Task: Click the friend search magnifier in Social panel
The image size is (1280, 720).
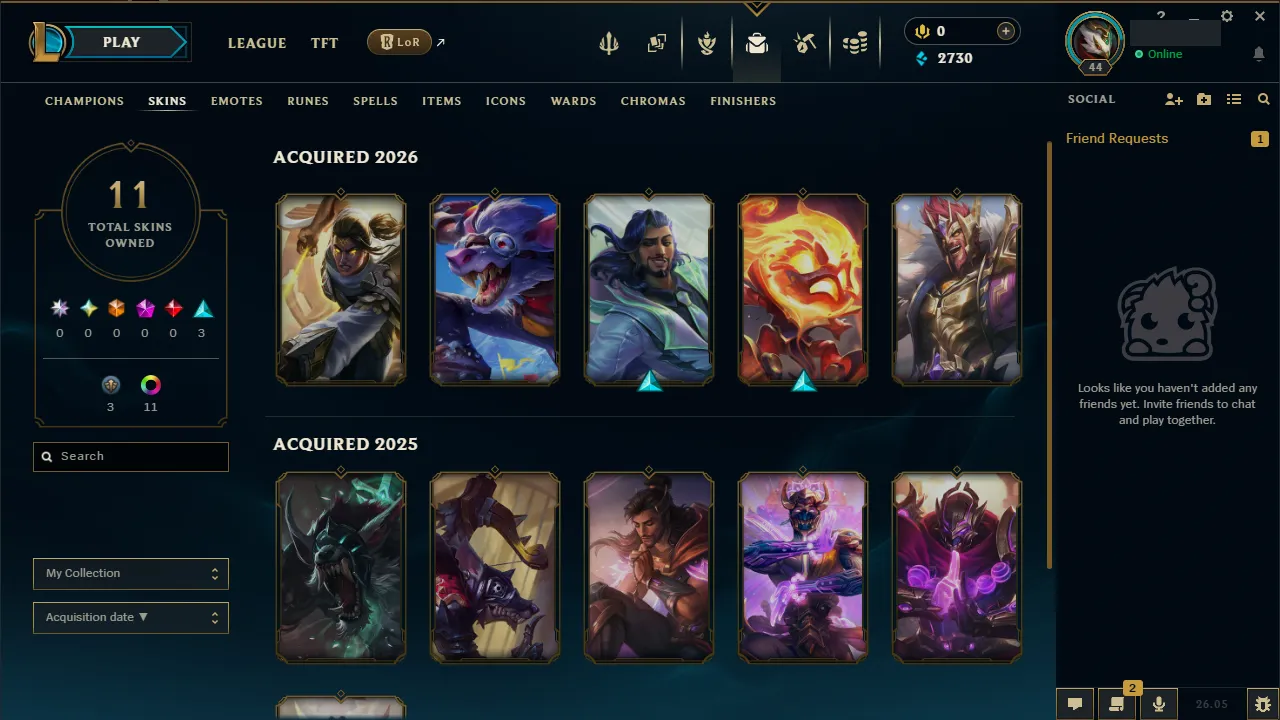Action: click(x=1263, y=99)
